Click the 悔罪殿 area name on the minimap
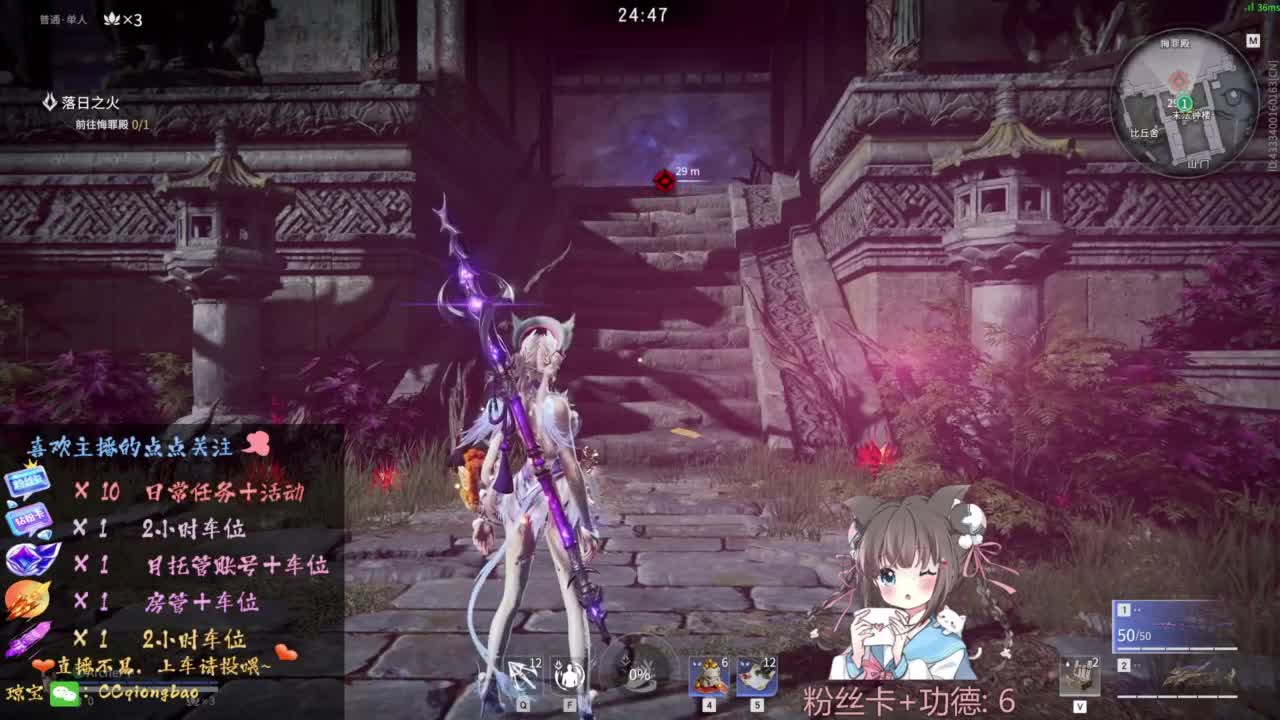Screen dimensions: 1280x720 [1175, 44]
